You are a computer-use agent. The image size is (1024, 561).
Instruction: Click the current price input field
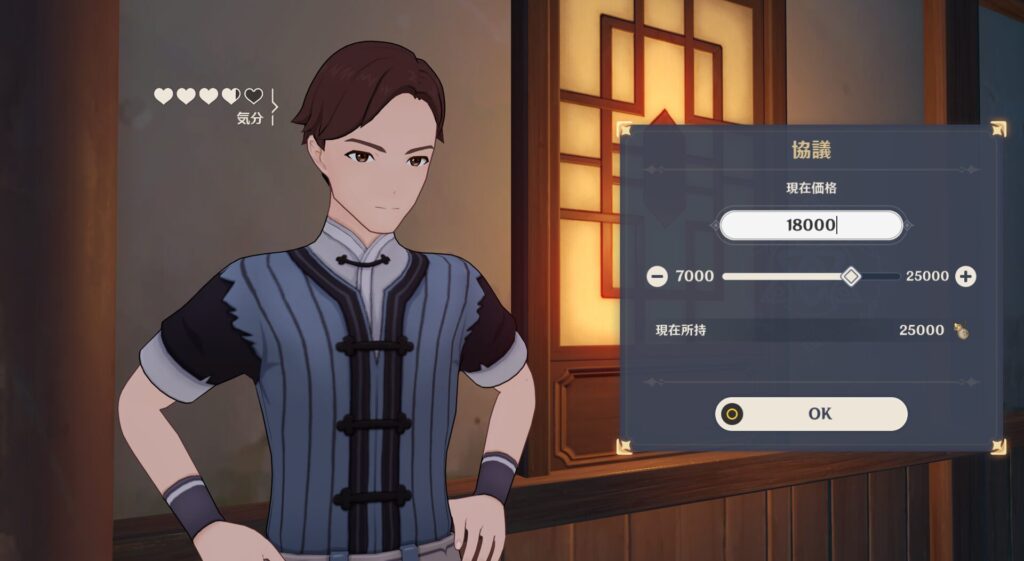point(811,225)
